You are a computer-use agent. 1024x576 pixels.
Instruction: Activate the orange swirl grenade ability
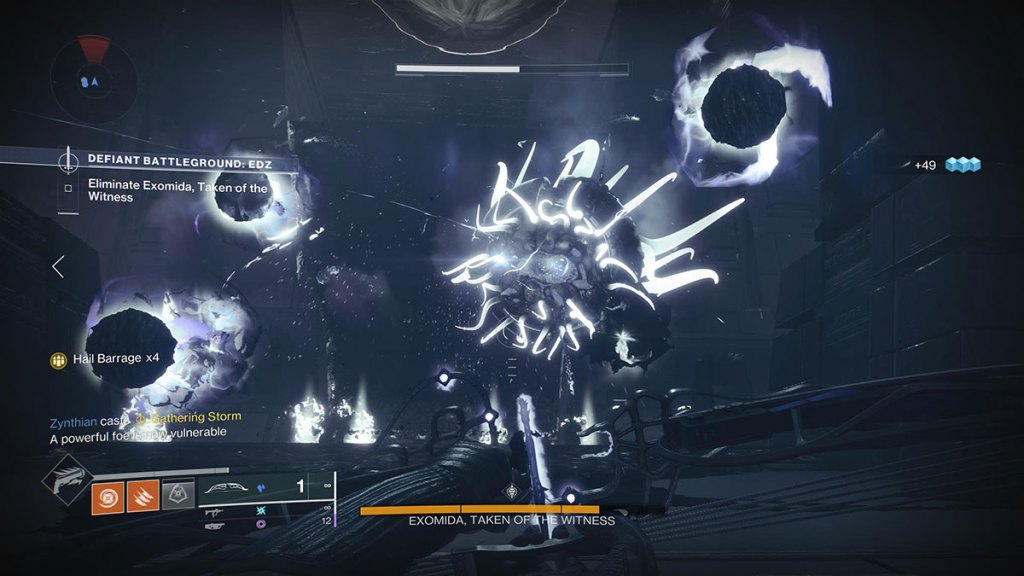click(x=107, y=497)
